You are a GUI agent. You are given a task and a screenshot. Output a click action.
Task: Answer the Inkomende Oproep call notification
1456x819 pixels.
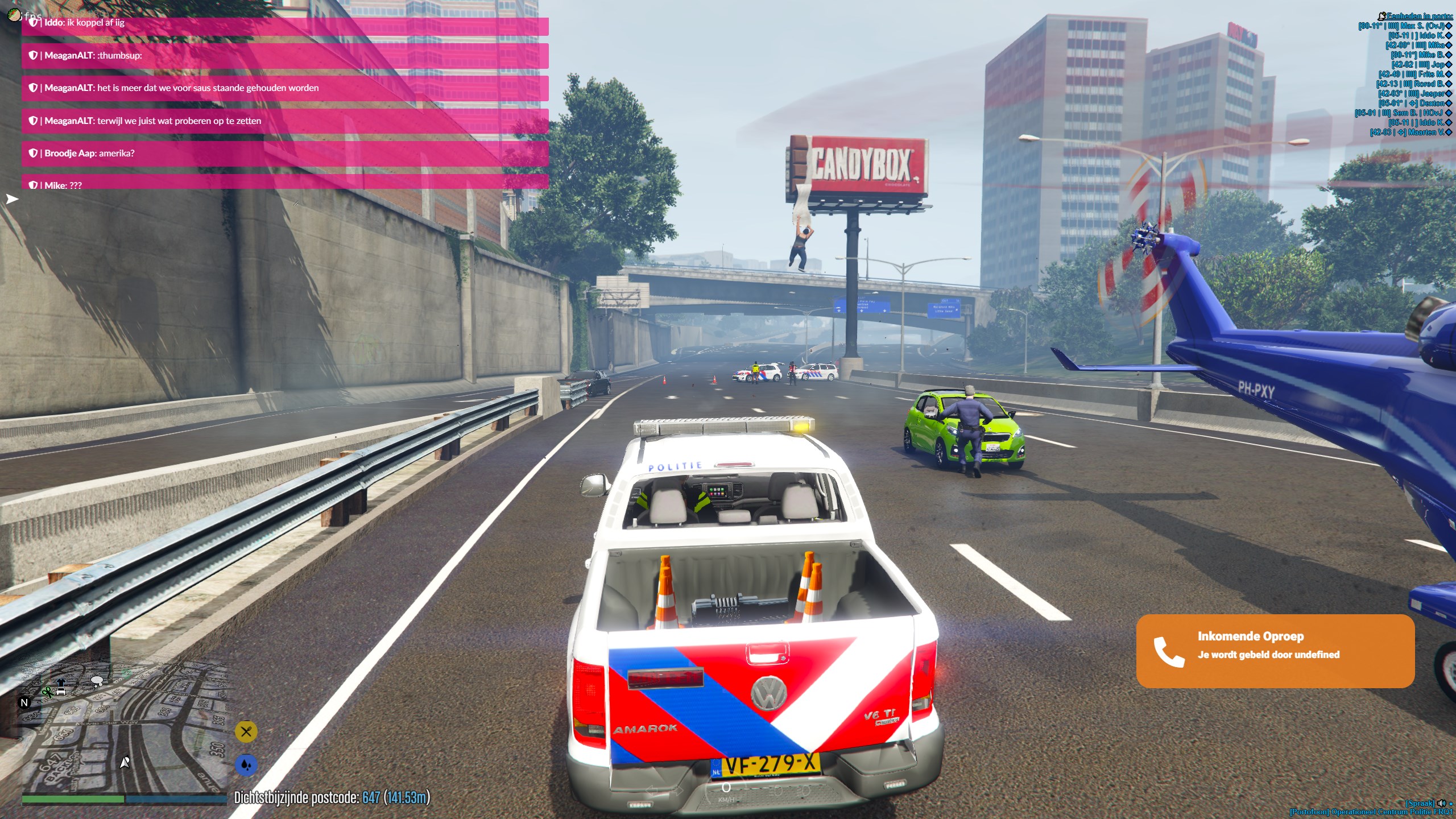pos(1275,651)
